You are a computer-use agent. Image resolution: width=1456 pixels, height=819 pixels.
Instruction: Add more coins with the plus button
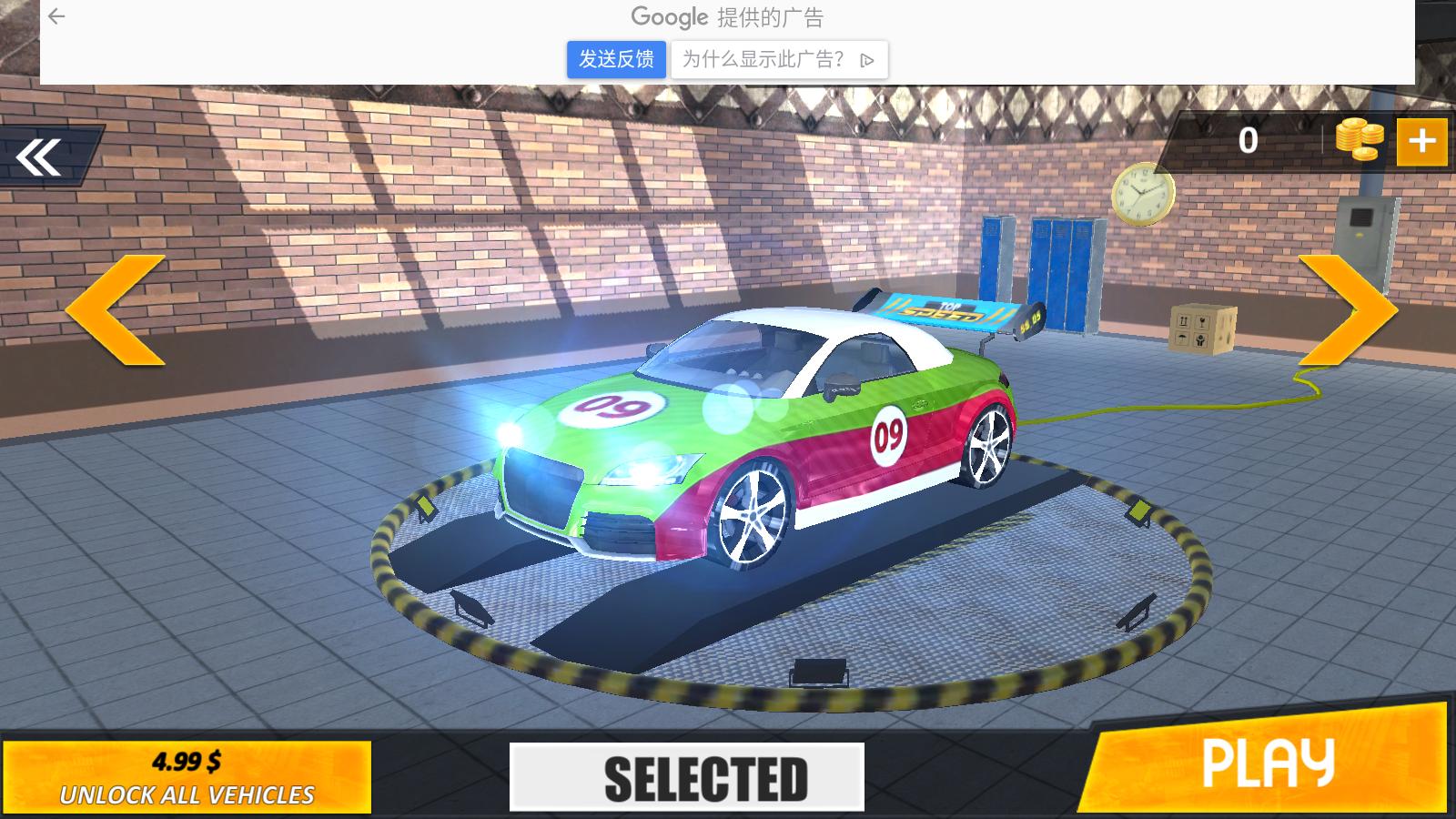1421,141
